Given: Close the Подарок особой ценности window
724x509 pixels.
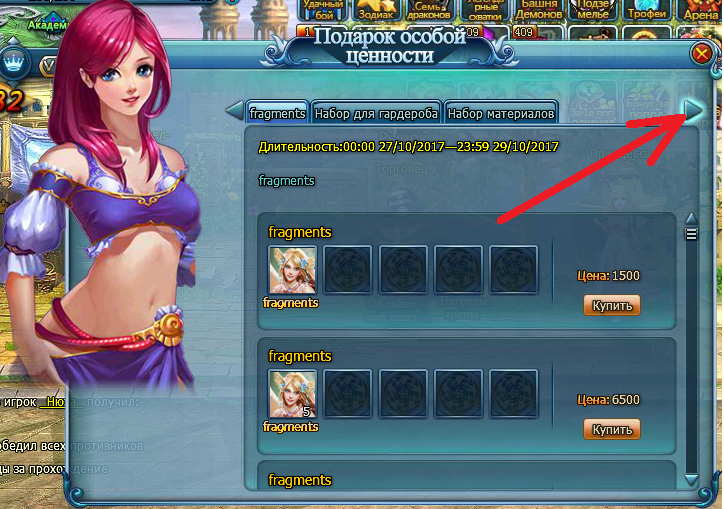Looking at the screenshot, I should point(701,54).
